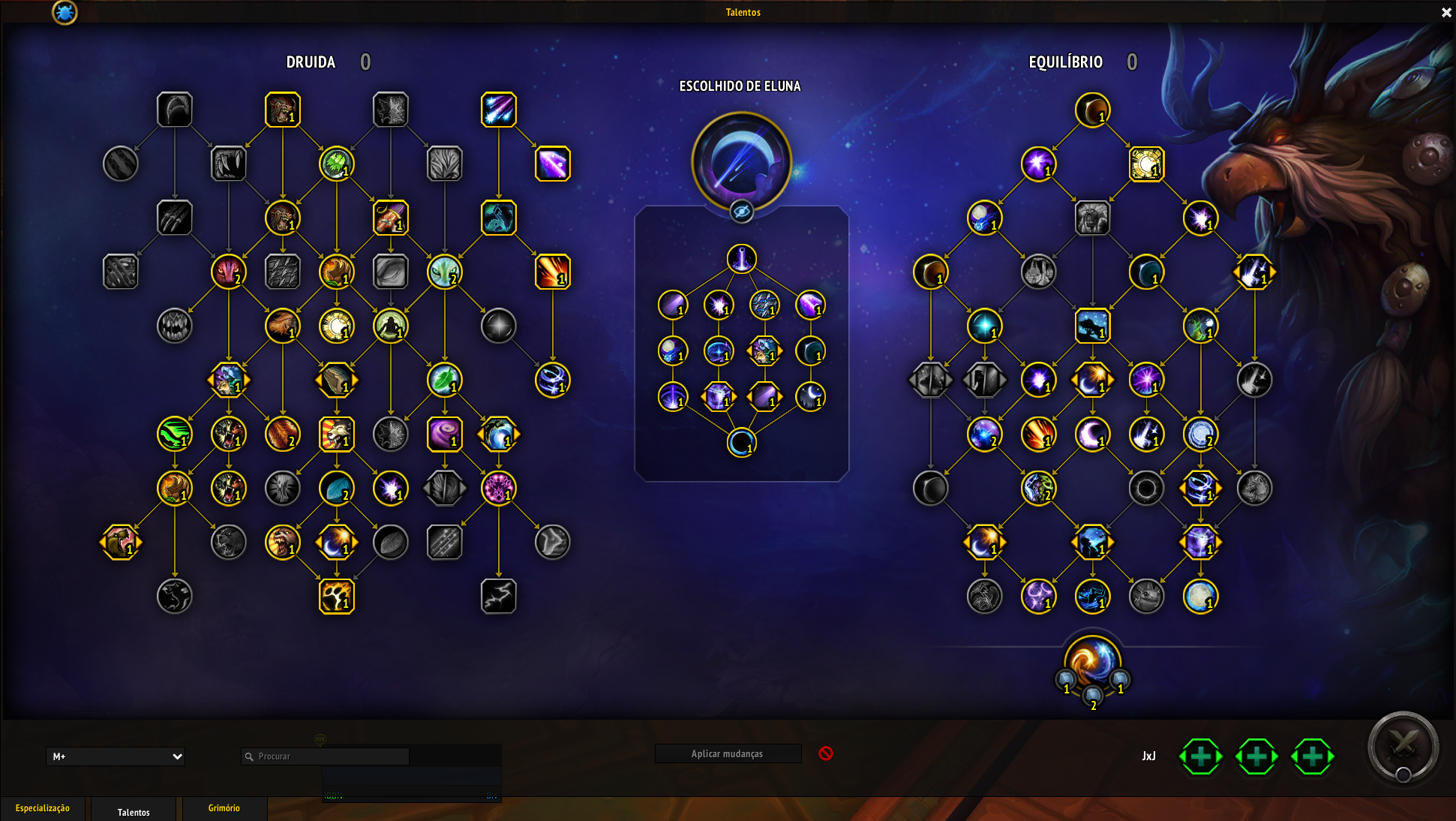
Task: Open the M+ loadout dropdown
Action: [116, 756]
